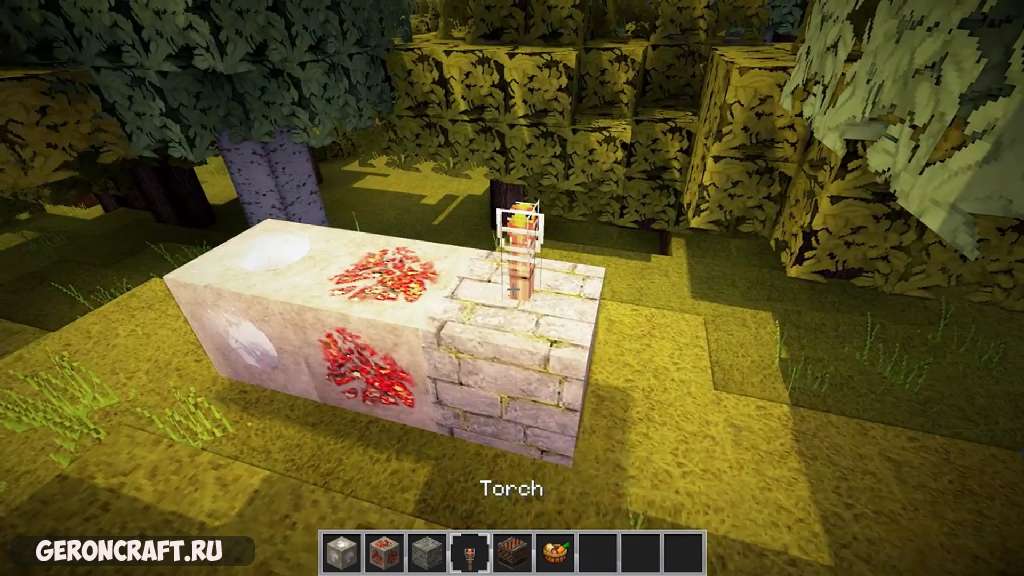This screenshot has height=576, width=1024.
Task: Select the food basket hotbar slot
Action: pyautogui.click(x=555, y=552)
